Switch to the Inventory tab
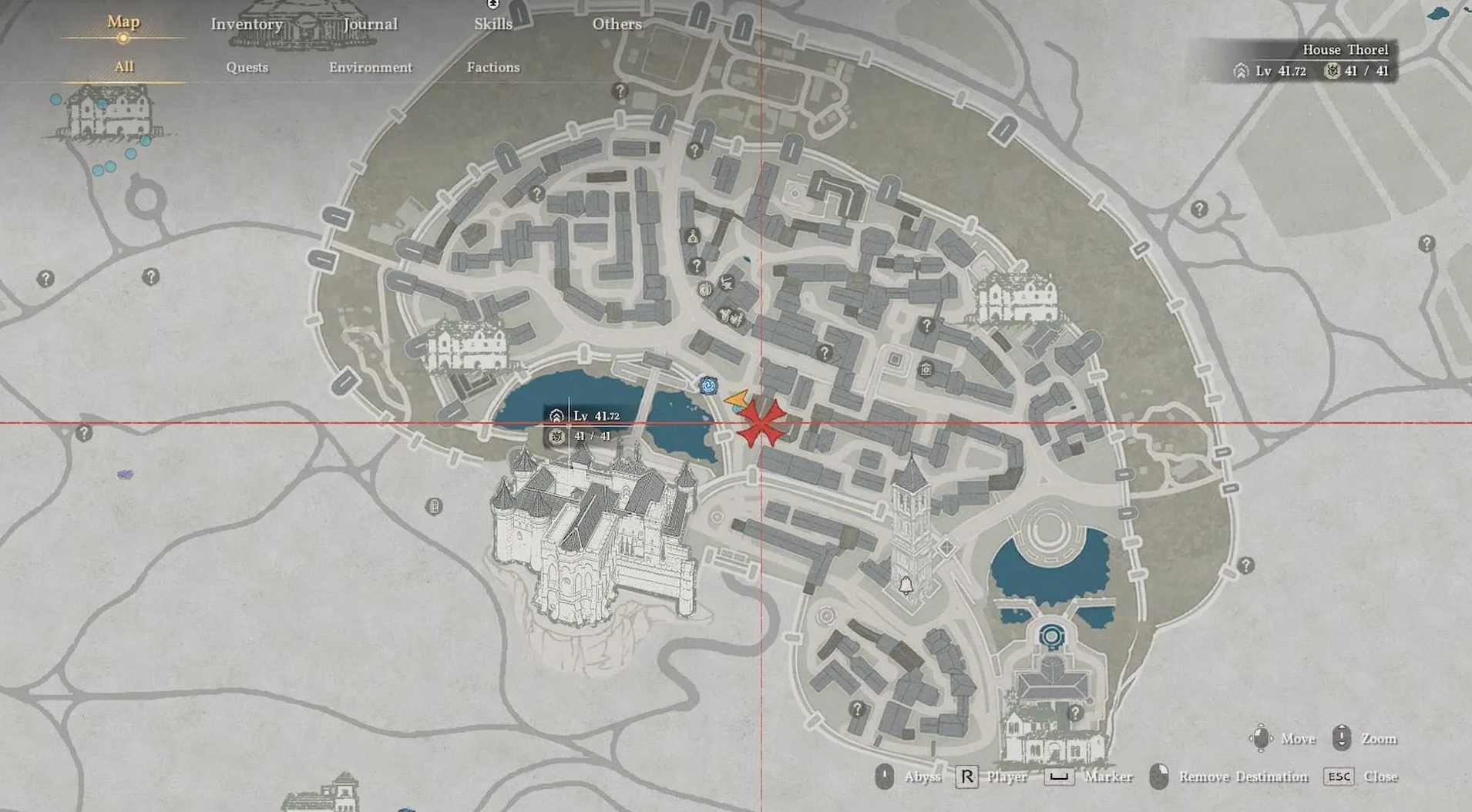This screenshot has width=1472, height=812. tap(247, 24)
